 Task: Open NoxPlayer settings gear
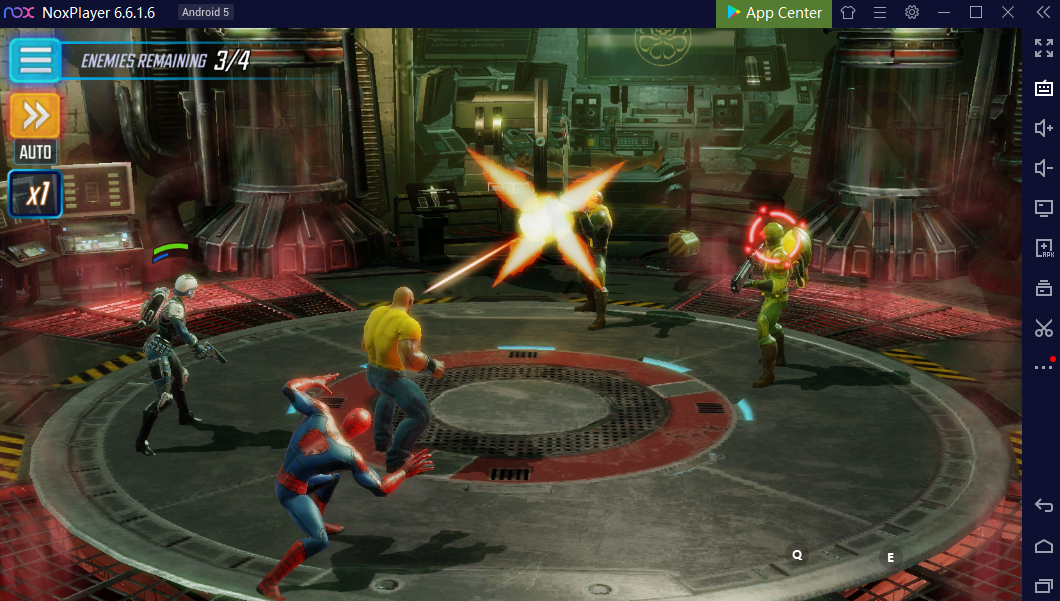(912, 13)
